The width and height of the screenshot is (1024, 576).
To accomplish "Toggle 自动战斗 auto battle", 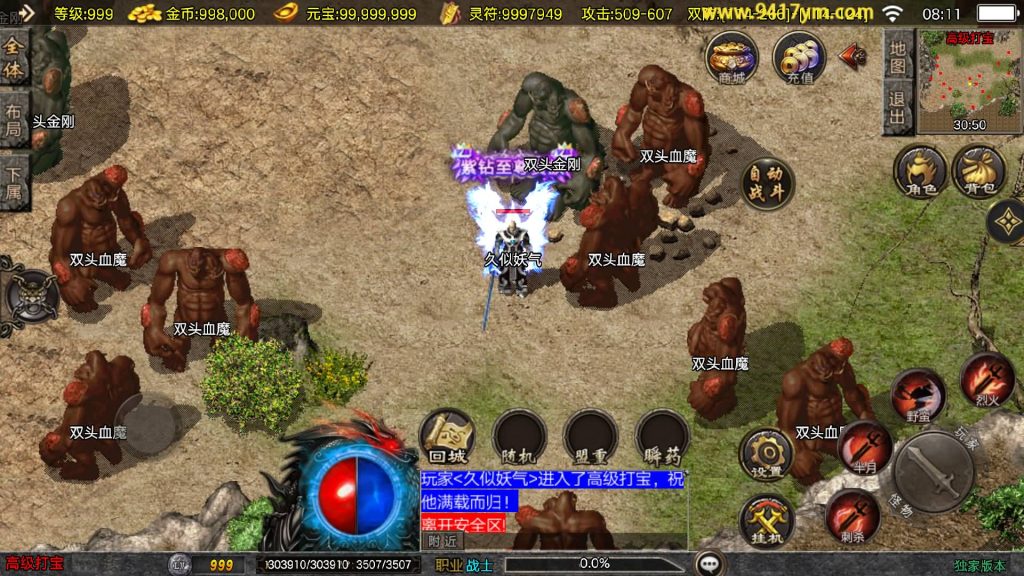I will pos(767,184).
